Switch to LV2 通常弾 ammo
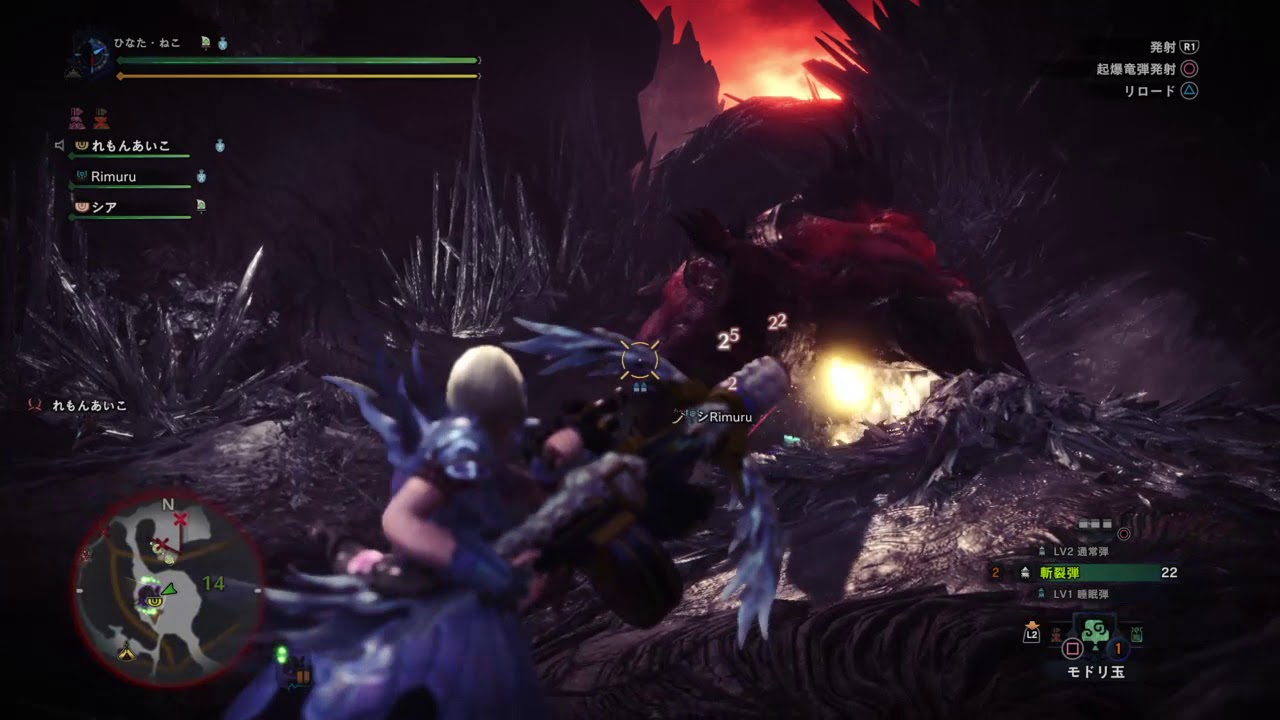 coord(1079,551)
